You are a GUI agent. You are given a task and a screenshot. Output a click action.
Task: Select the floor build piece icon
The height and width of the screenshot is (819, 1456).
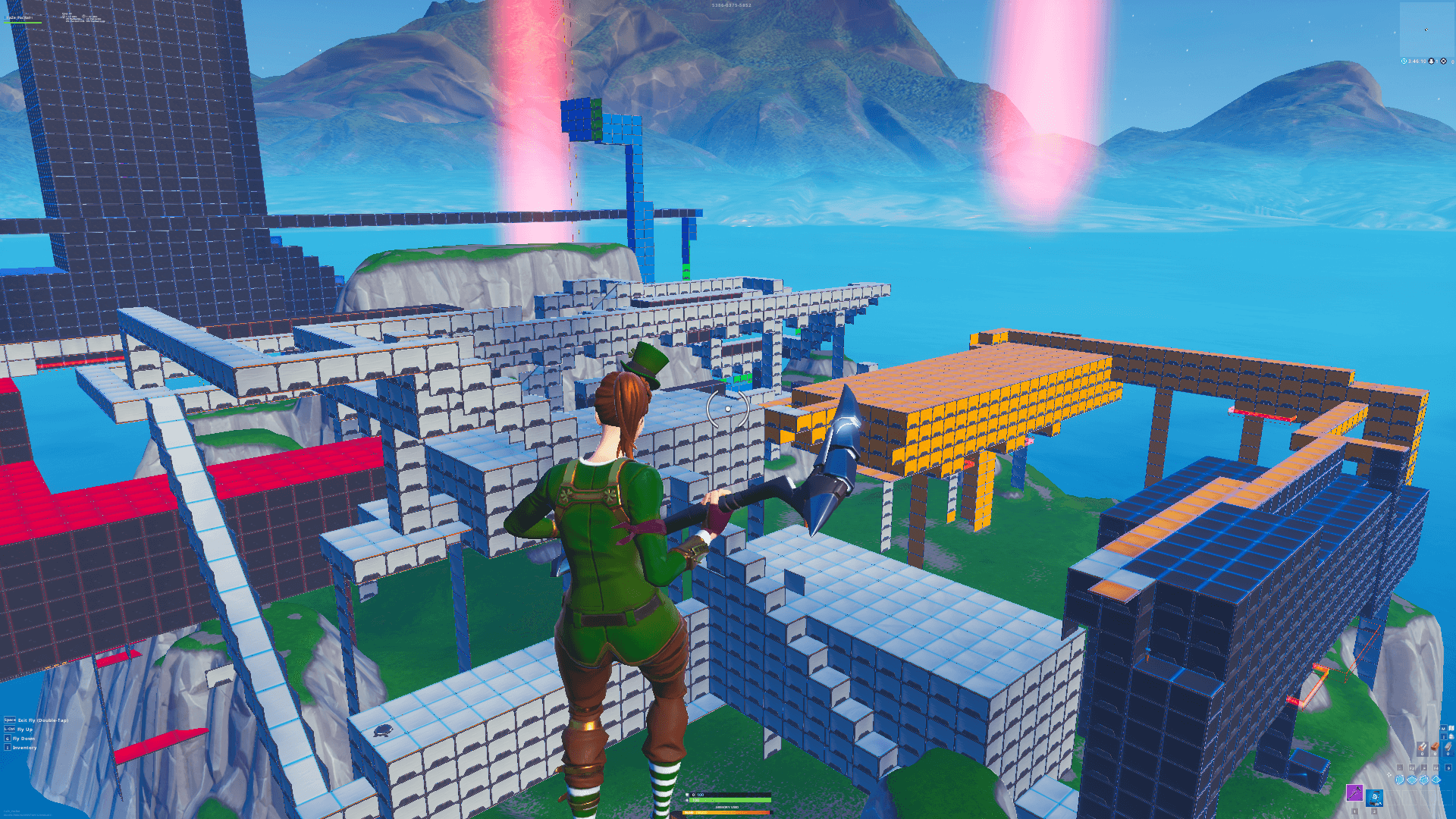click(x=1412, y=780)
